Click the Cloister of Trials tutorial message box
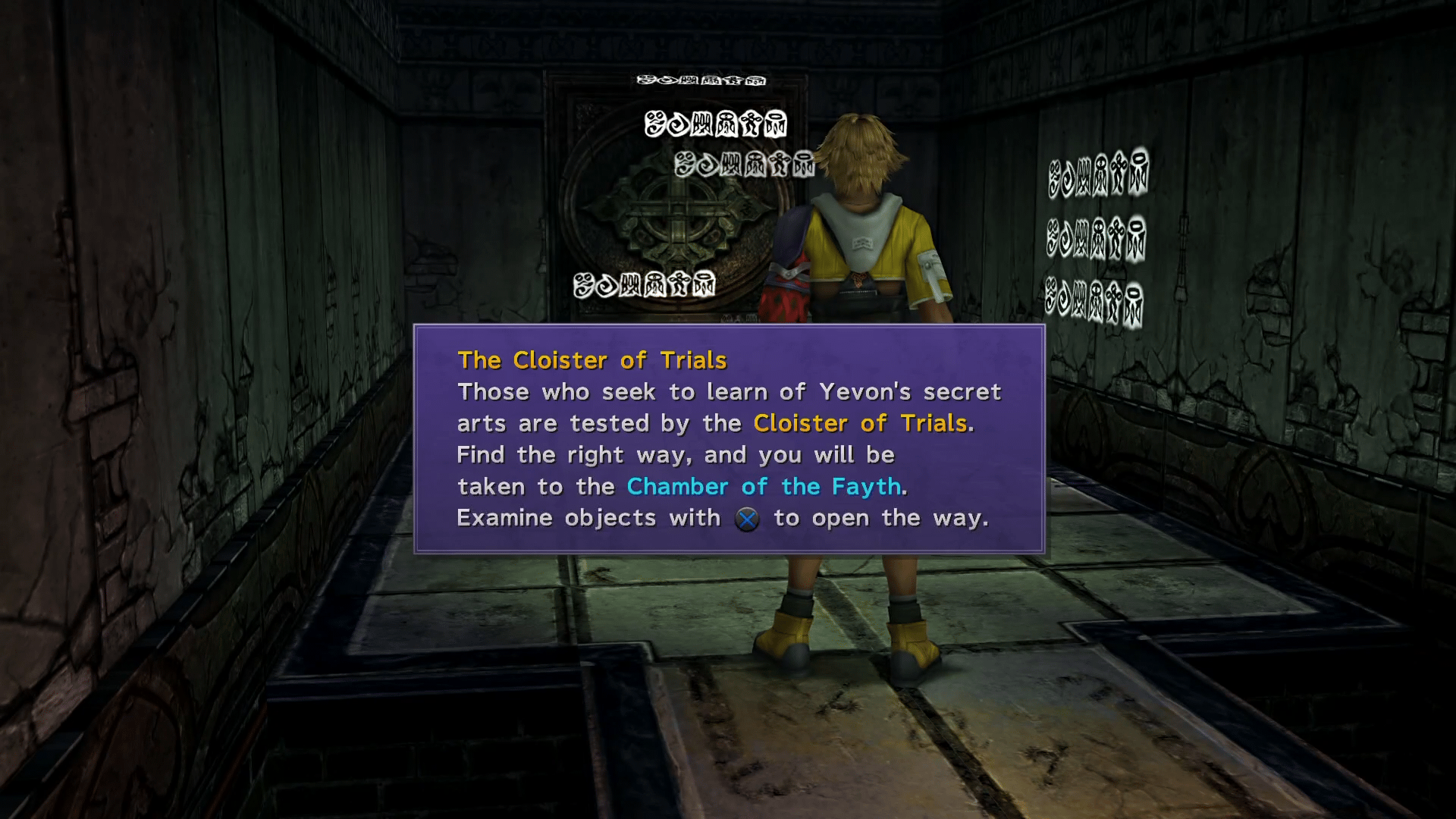This screenshot has height=819, width=1456. pos(729,439)
